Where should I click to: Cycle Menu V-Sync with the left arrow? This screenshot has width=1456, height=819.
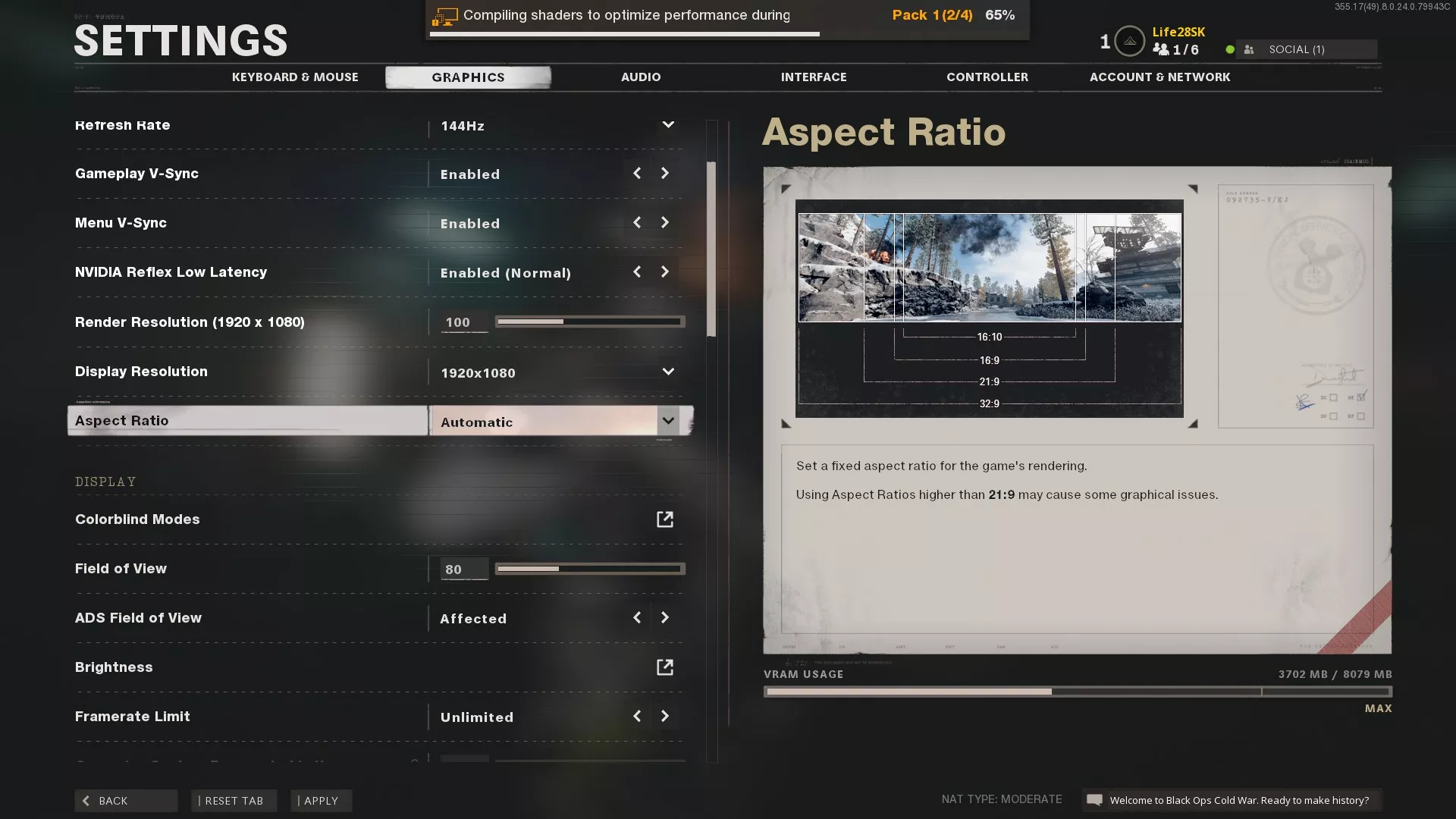[637, 222]
